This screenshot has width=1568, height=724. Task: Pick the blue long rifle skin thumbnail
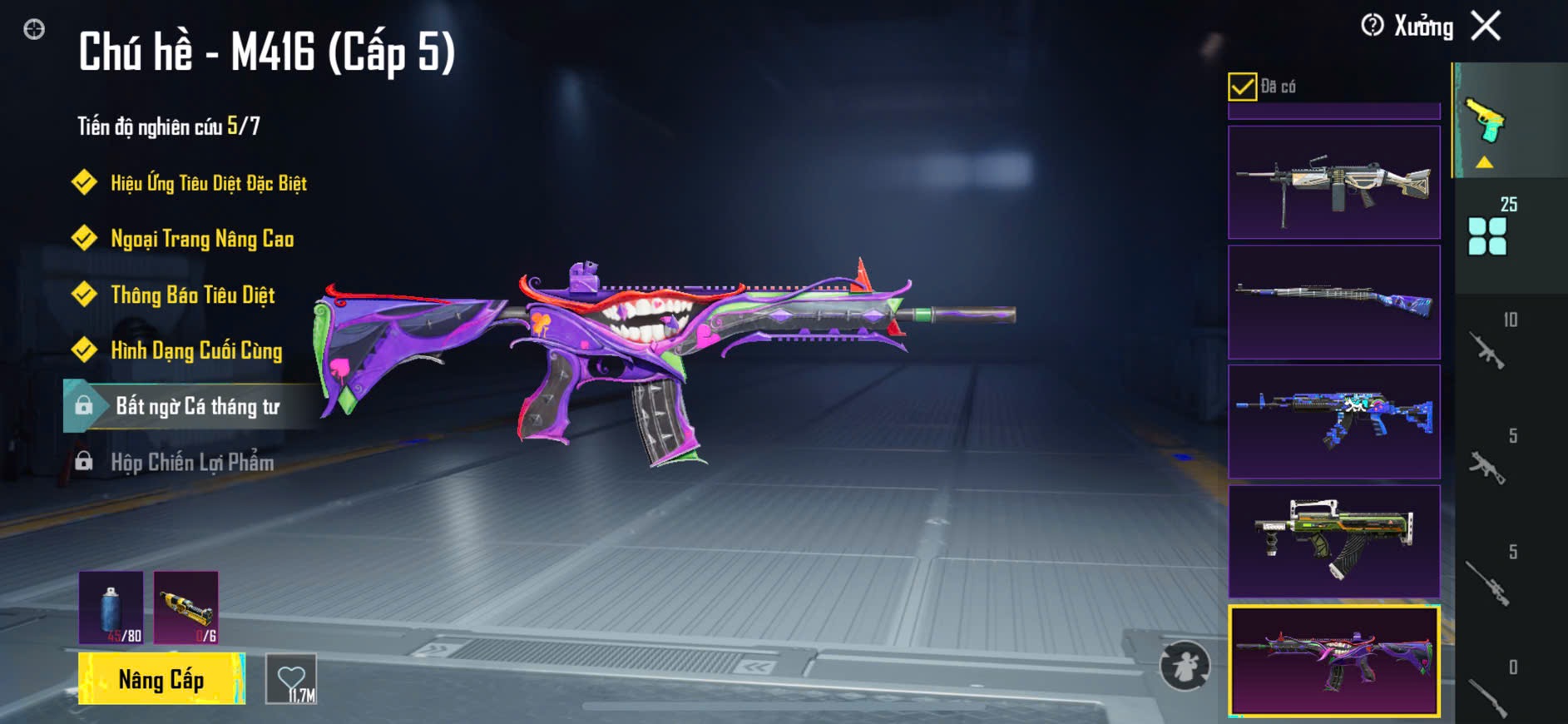(1333, 301)
